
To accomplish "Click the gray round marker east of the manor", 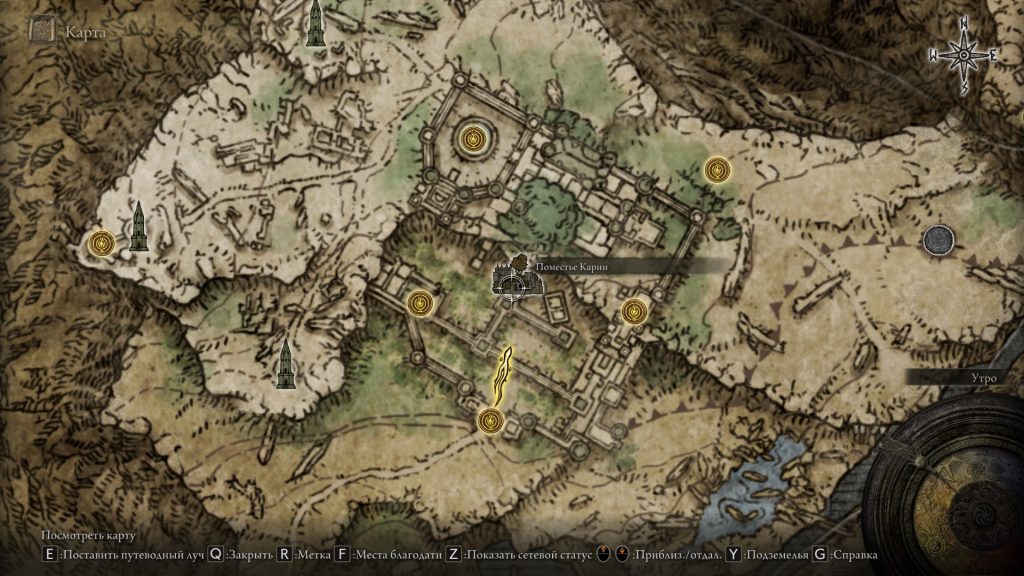I will point(938,239).
